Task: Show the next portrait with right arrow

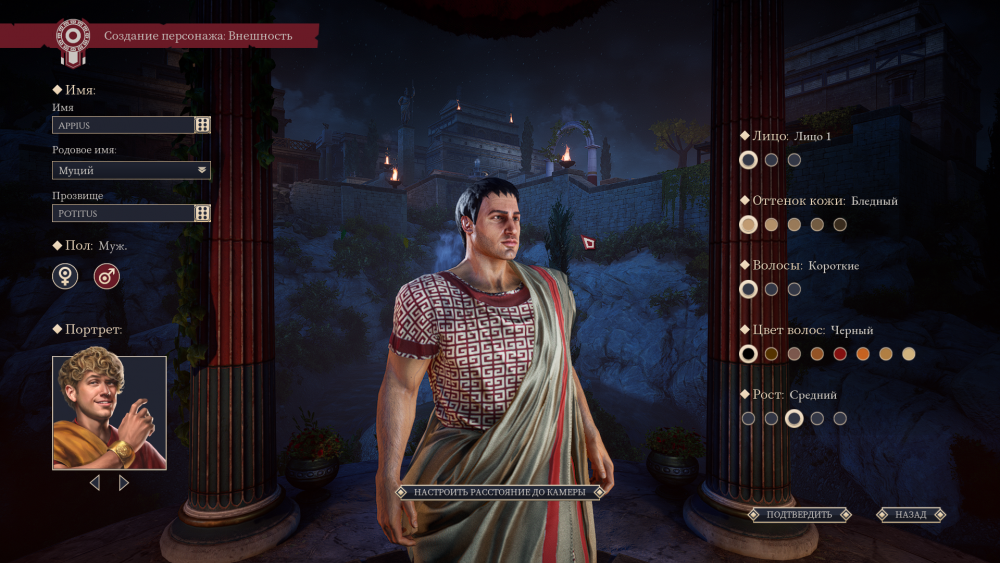Action: click(x=124, y=483)
